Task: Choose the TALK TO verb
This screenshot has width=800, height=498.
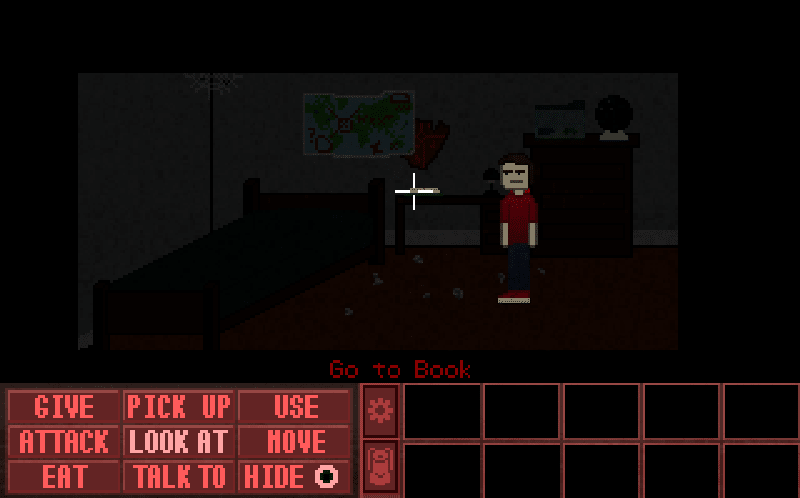Action: click(x=179, y=476)
